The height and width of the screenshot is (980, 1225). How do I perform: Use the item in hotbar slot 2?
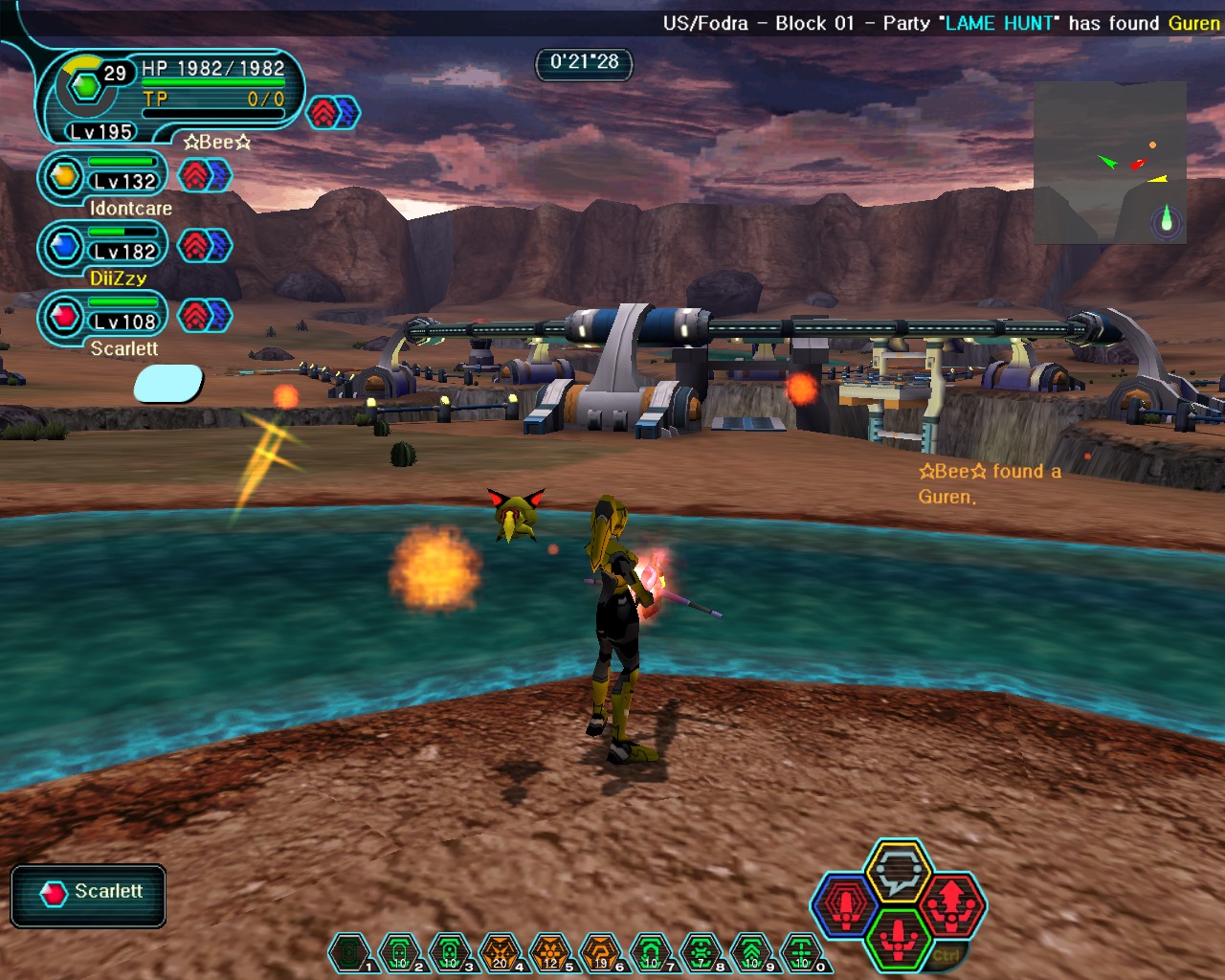click(x=399, y=953)
